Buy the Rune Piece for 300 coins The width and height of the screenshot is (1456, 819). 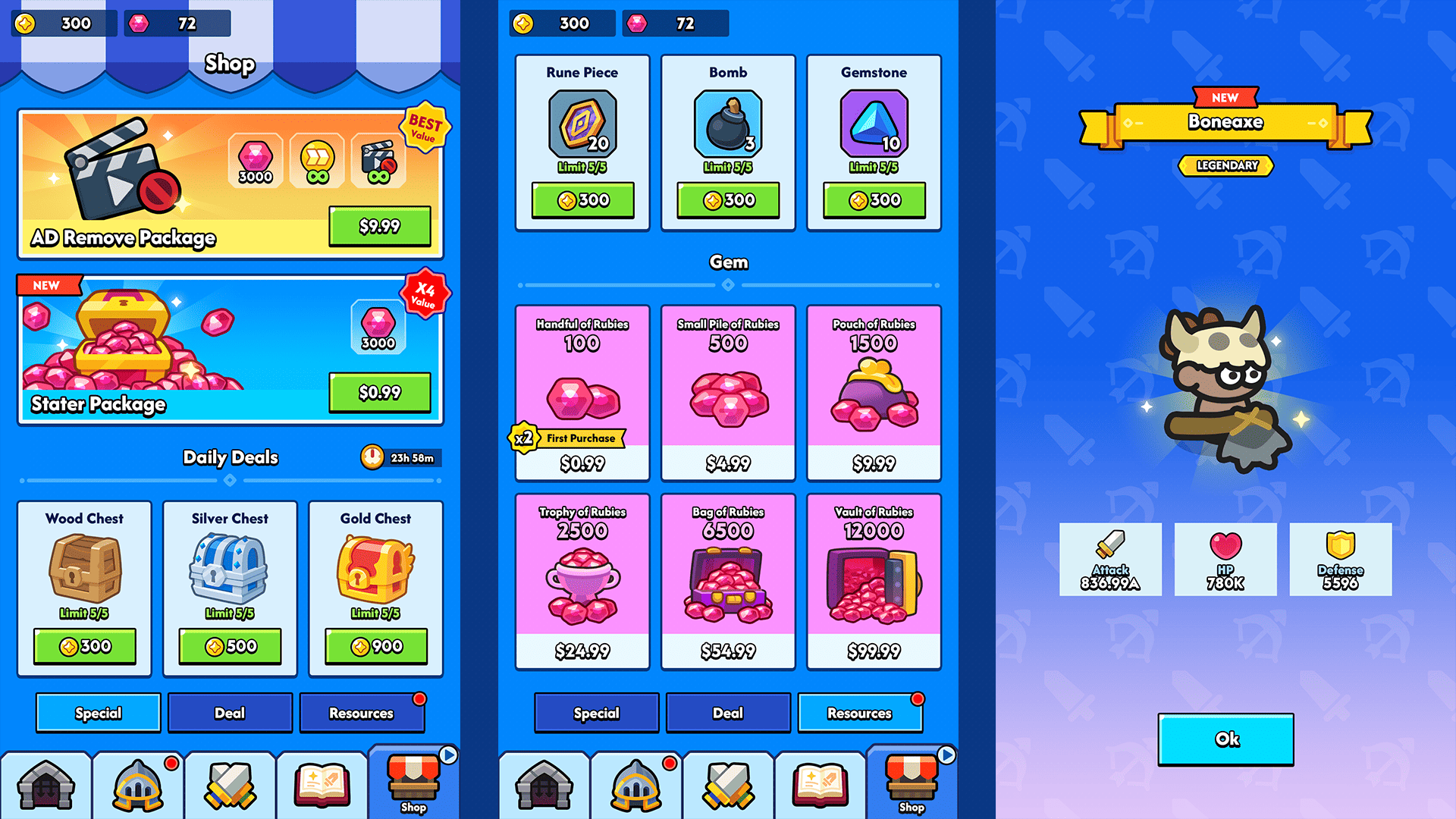pos(582,200)
